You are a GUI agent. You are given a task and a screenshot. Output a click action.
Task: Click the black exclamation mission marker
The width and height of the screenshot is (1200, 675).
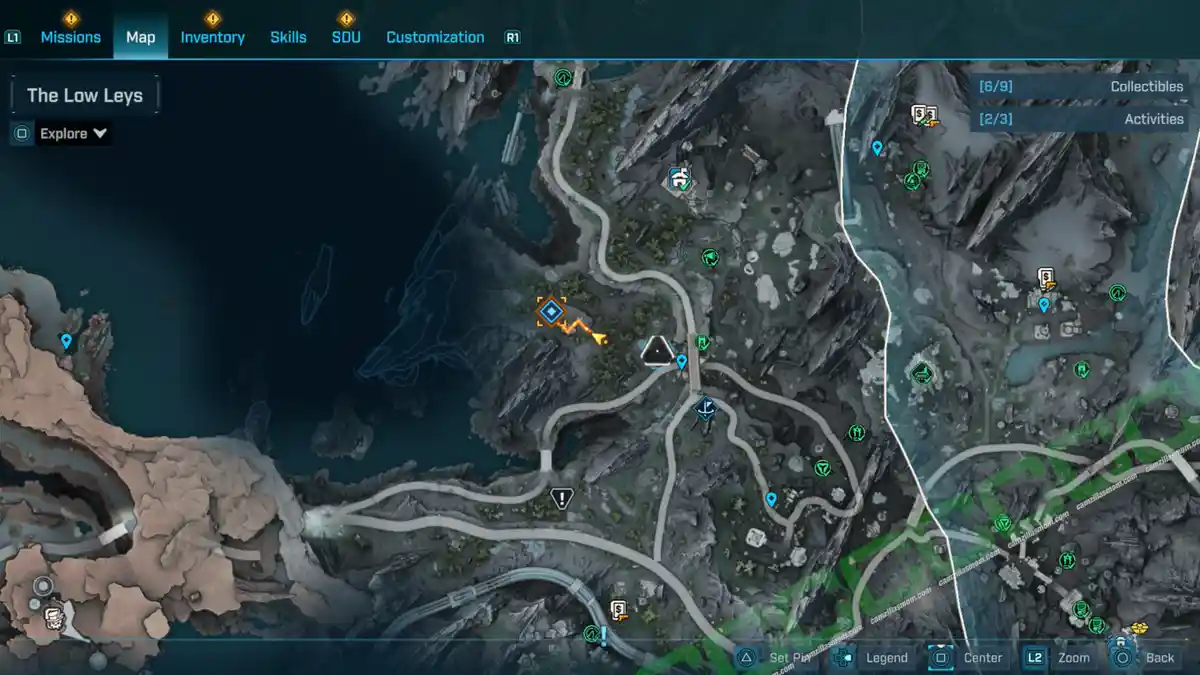coord(562,497)
